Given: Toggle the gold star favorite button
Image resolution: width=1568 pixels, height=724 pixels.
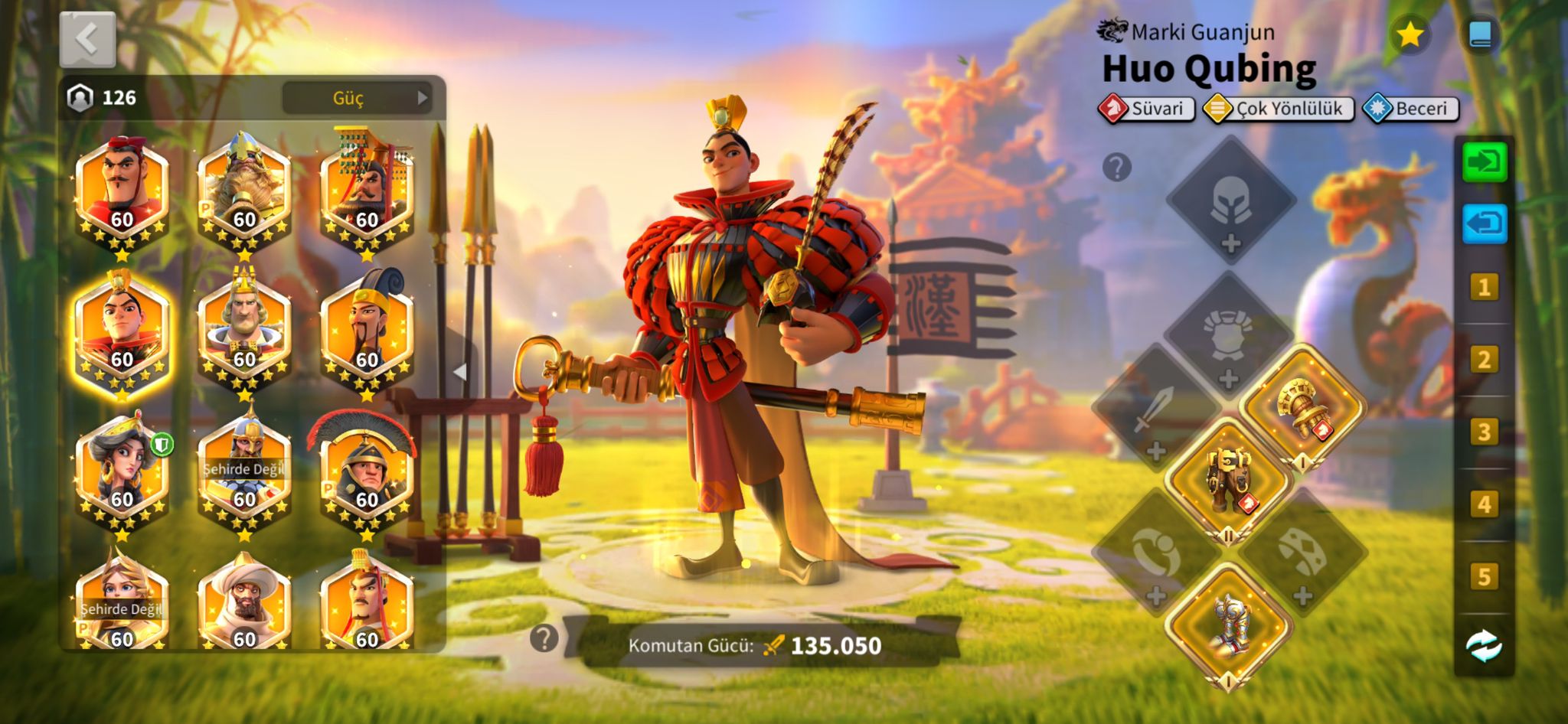Looking at the screenshot, I should [x=1410, y=34].
